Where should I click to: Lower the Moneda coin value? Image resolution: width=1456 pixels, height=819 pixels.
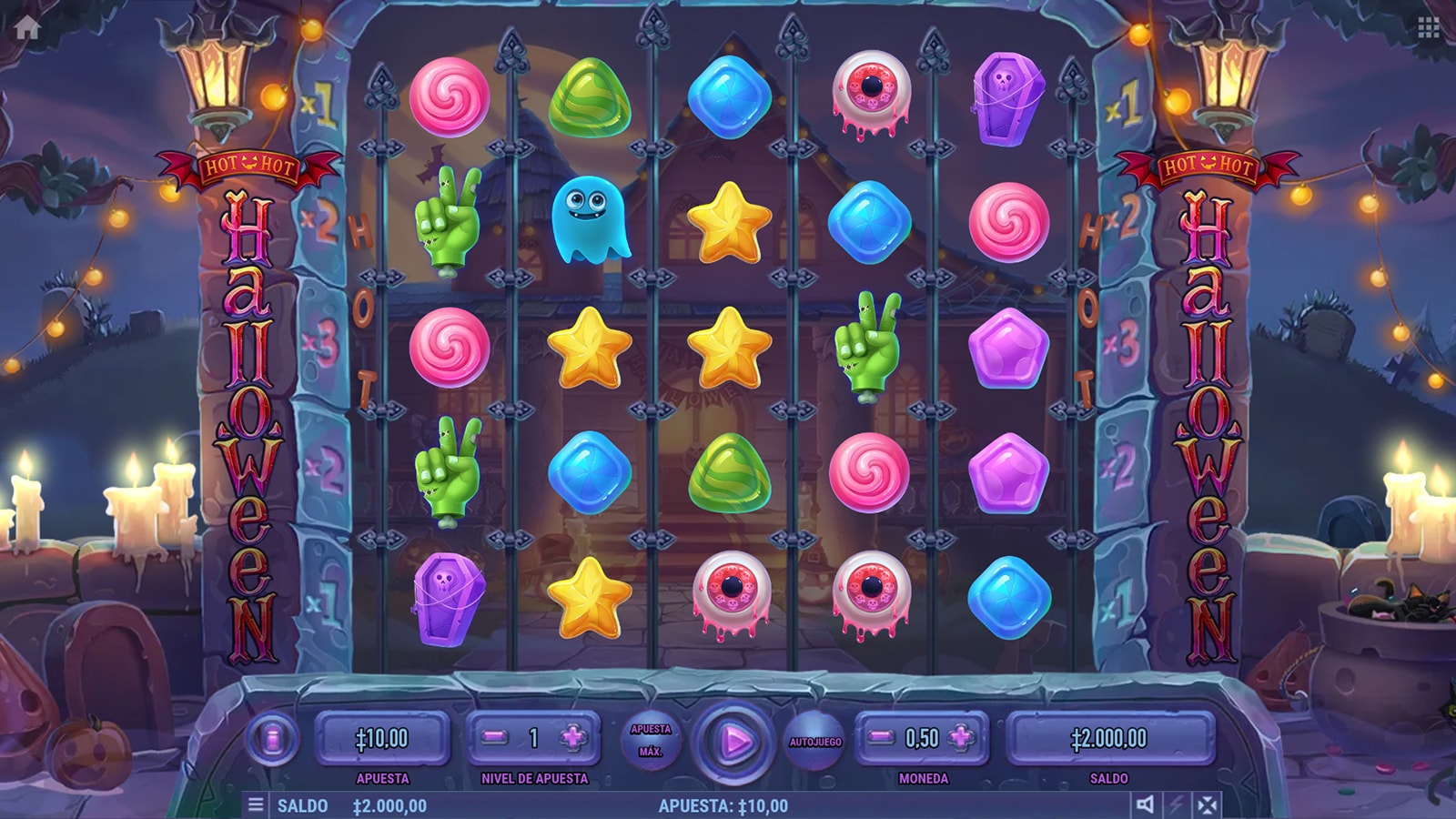[x=879, y=738]
